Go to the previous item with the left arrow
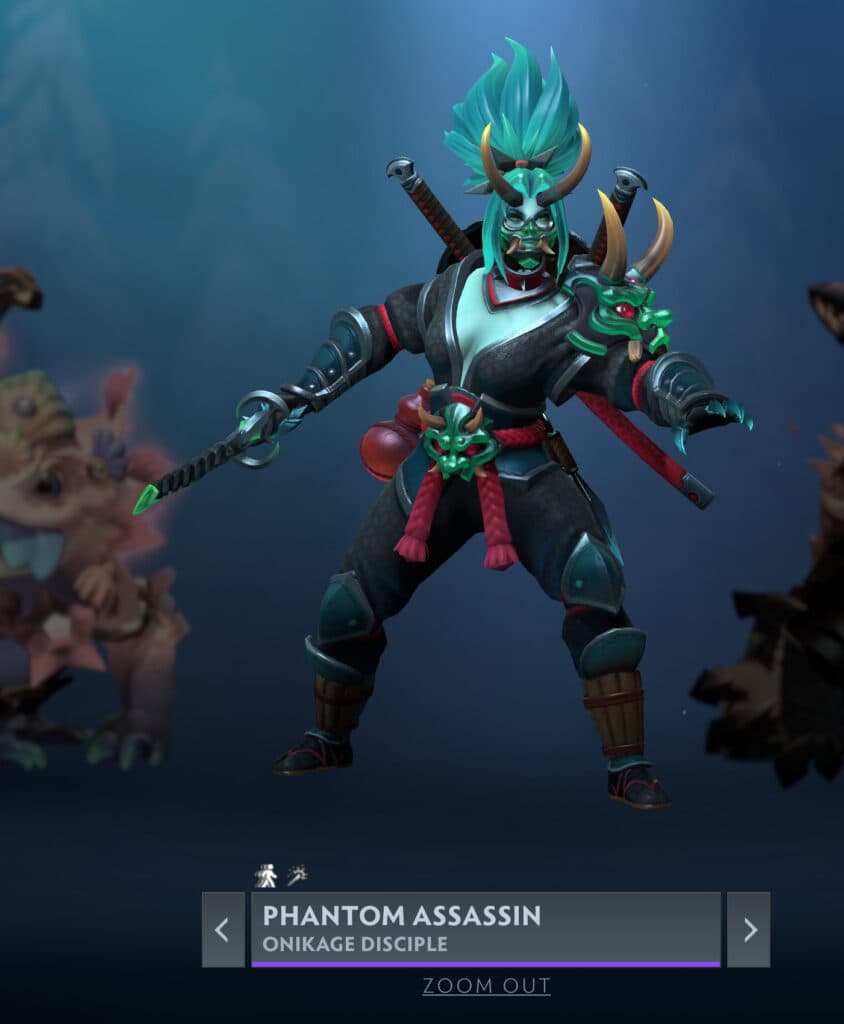Viewport: 844px width, 1024px height. (x=223, y=929)
